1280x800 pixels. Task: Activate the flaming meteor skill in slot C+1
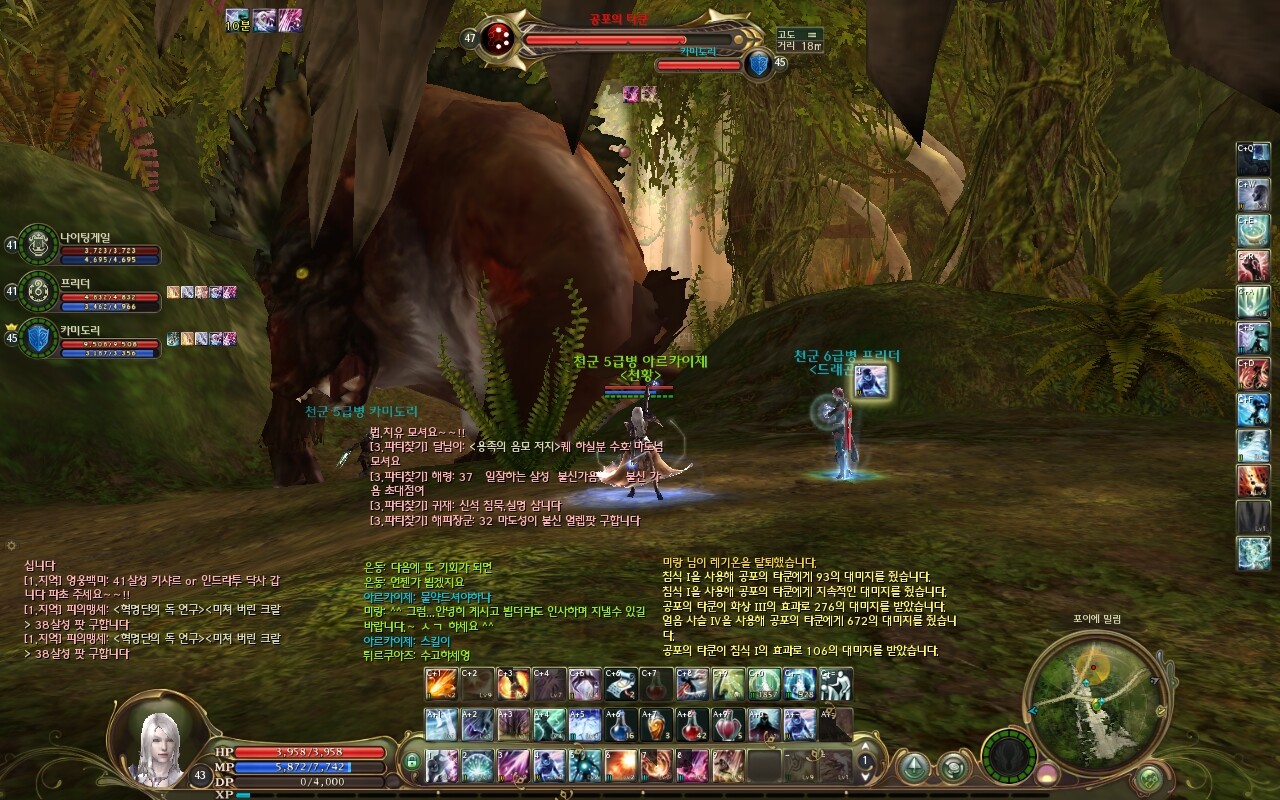(441, 684)
